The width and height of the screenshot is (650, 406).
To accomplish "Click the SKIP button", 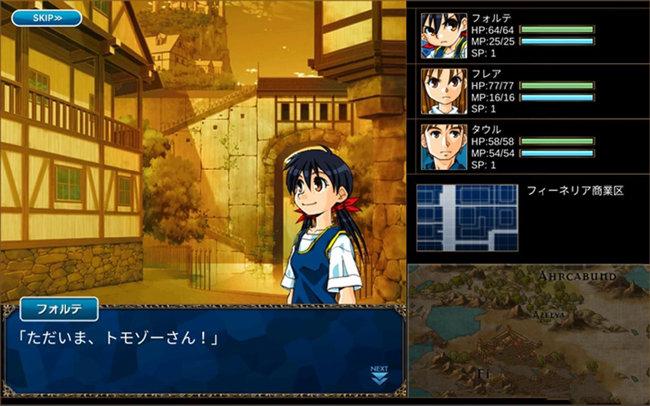I will pos(47,18).
